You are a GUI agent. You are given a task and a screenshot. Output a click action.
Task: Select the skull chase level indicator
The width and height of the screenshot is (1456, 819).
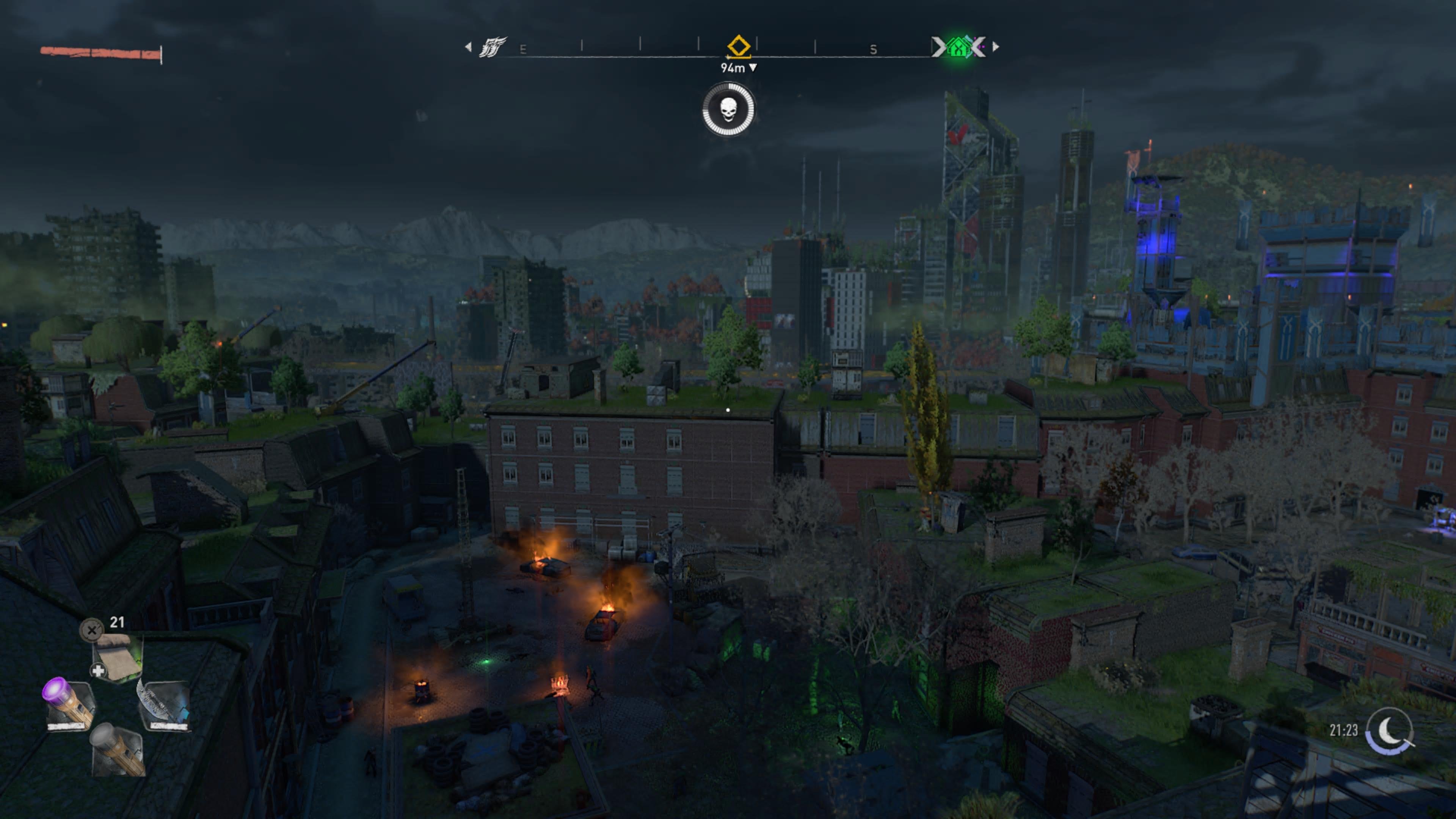[x=728, y=111]
